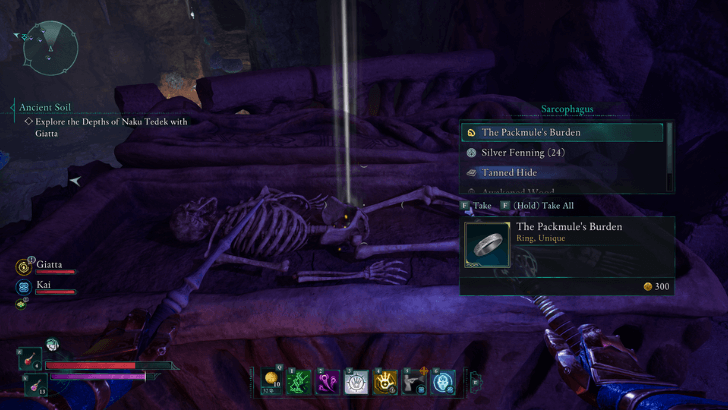728x410 pixels.
Task: Select Kai's companion portrait icon
Action: [x=23, y=286]
